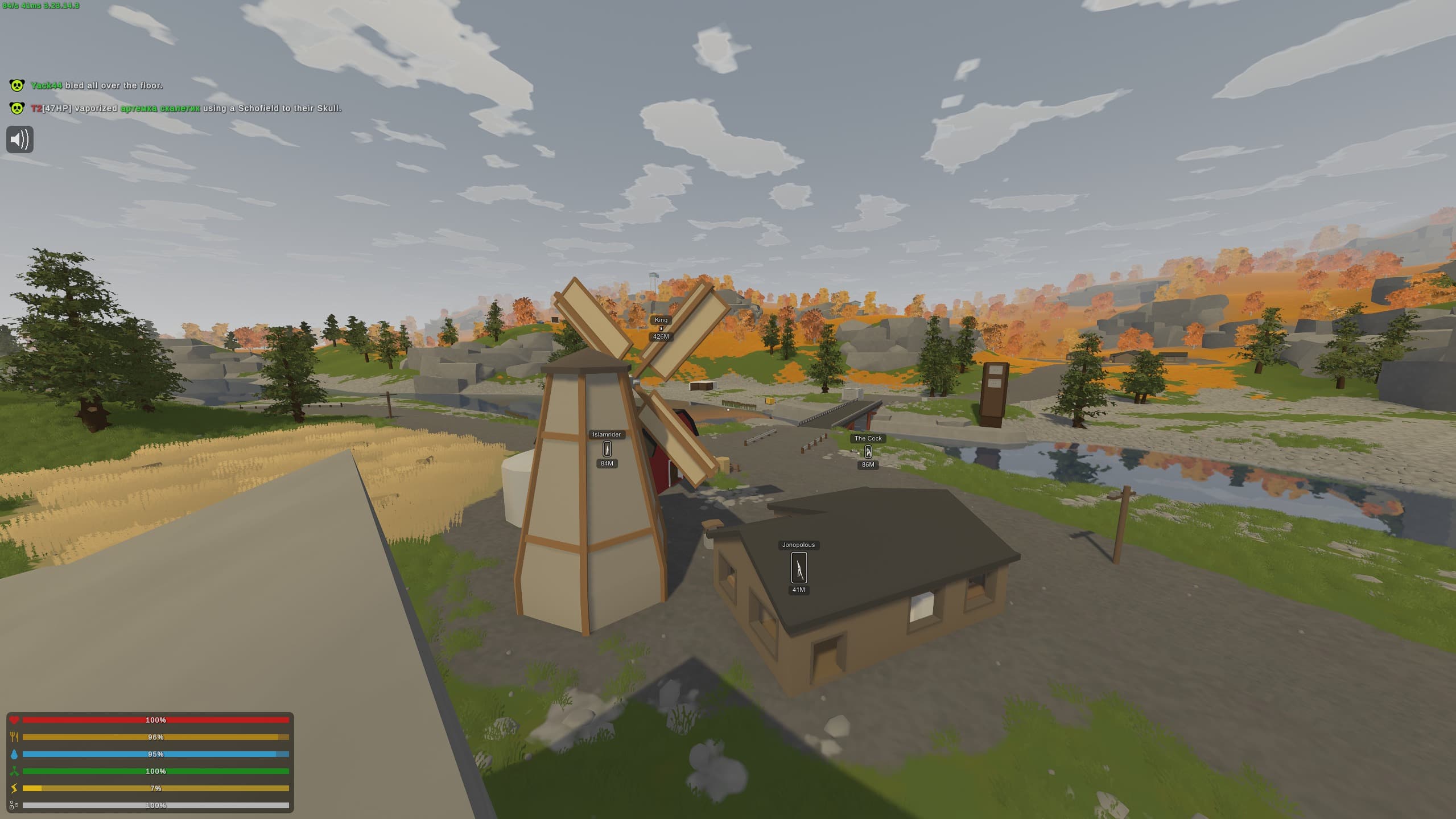The width and height of the screenshot is (1456, 819).
Task: Select the King player marker
Action: (x=661, y=328)
